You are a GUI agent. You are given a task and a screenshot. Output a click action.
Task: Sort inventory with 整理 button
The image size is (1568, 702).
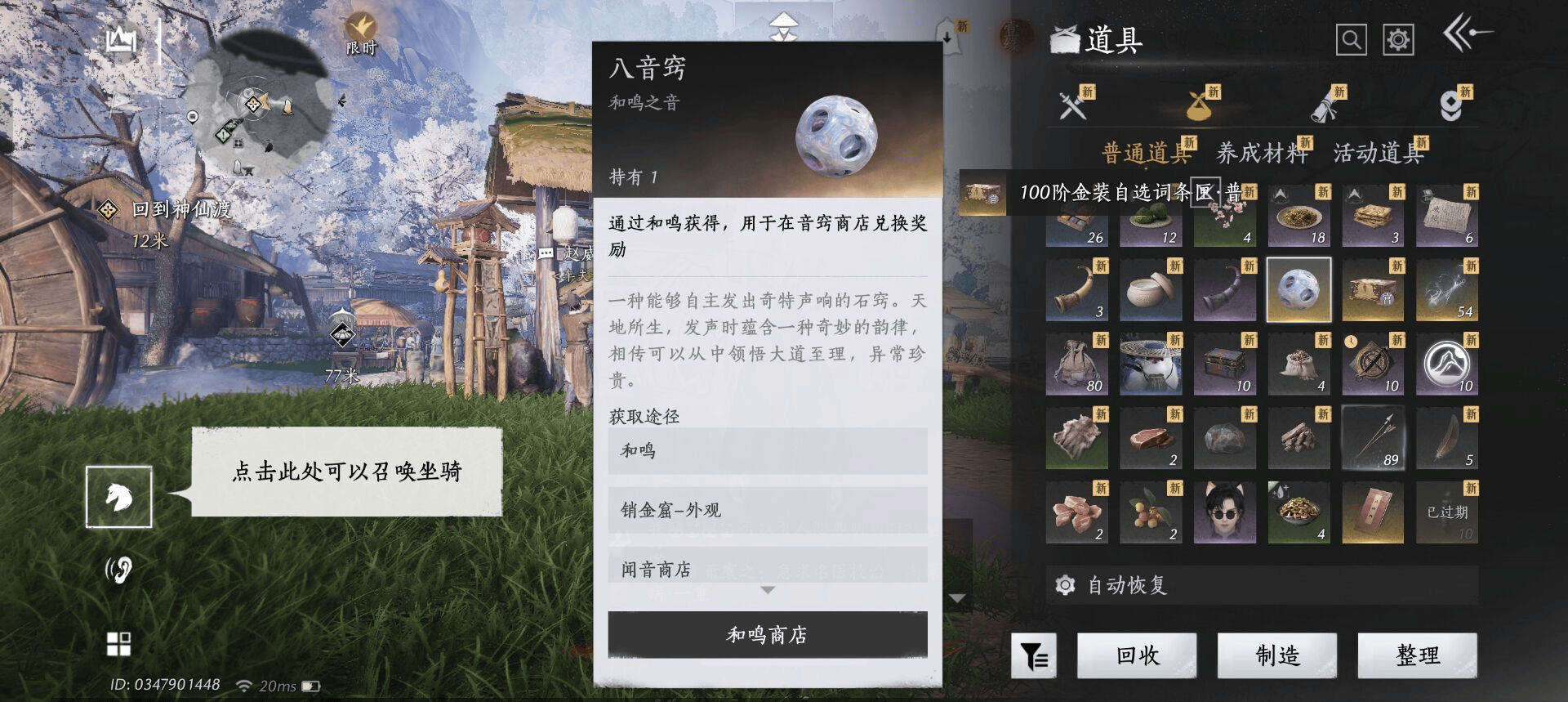tap(1418, 655)
